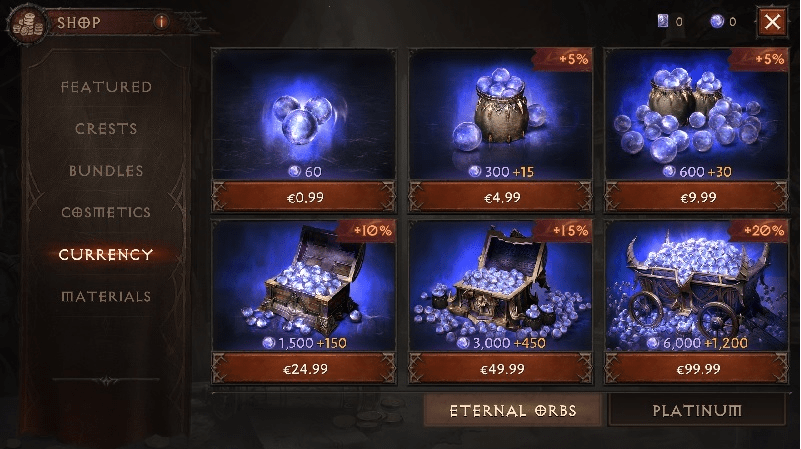The width and height of the screenshot is (801, 449).
Task: Go to the Materials category
Action: click(106, 296)
